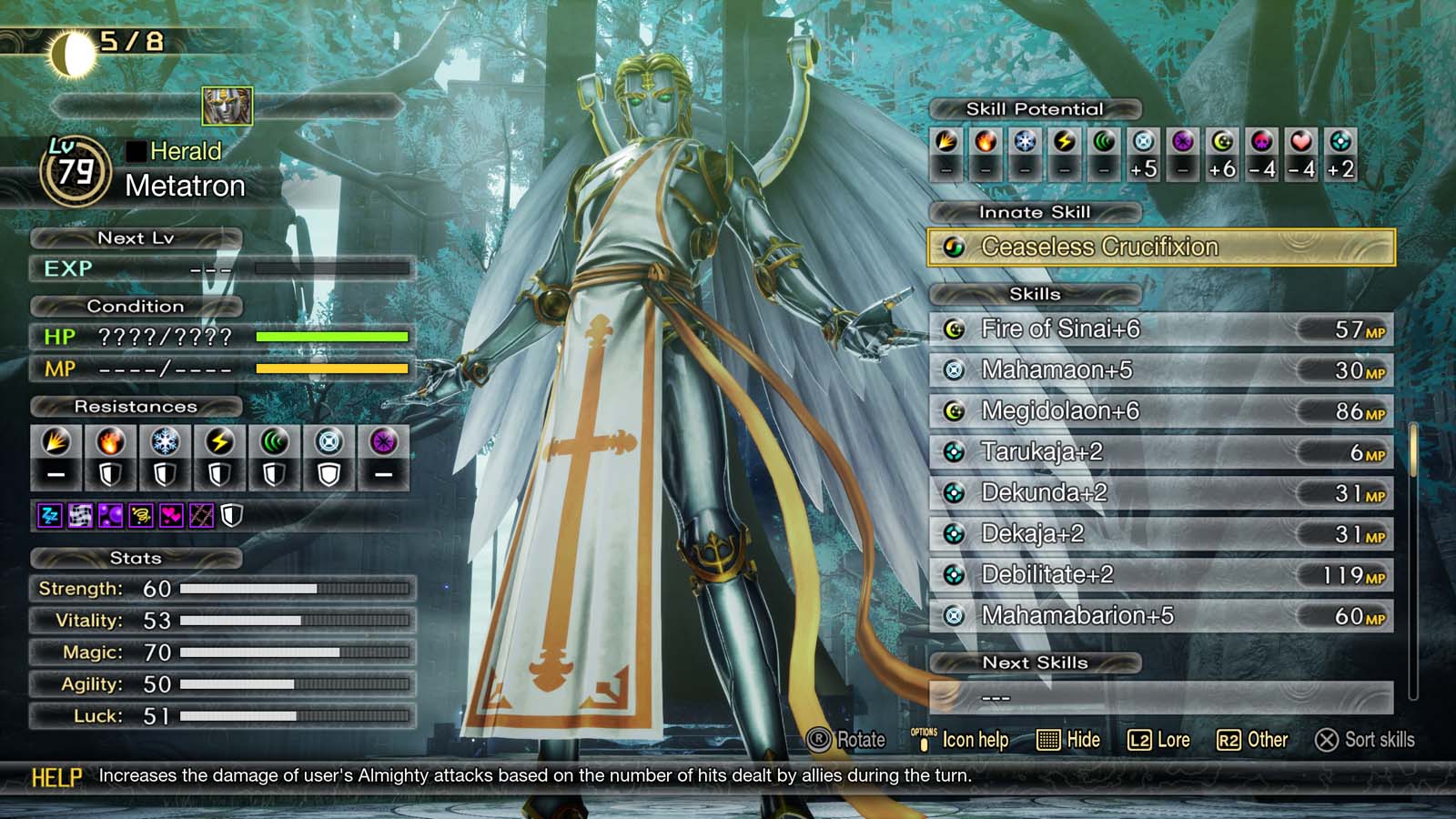The height and width of the screenshot is (819, 1456).
Task: Click the Dark affinity icon in Skill Potential
Action: (1181, 141)
